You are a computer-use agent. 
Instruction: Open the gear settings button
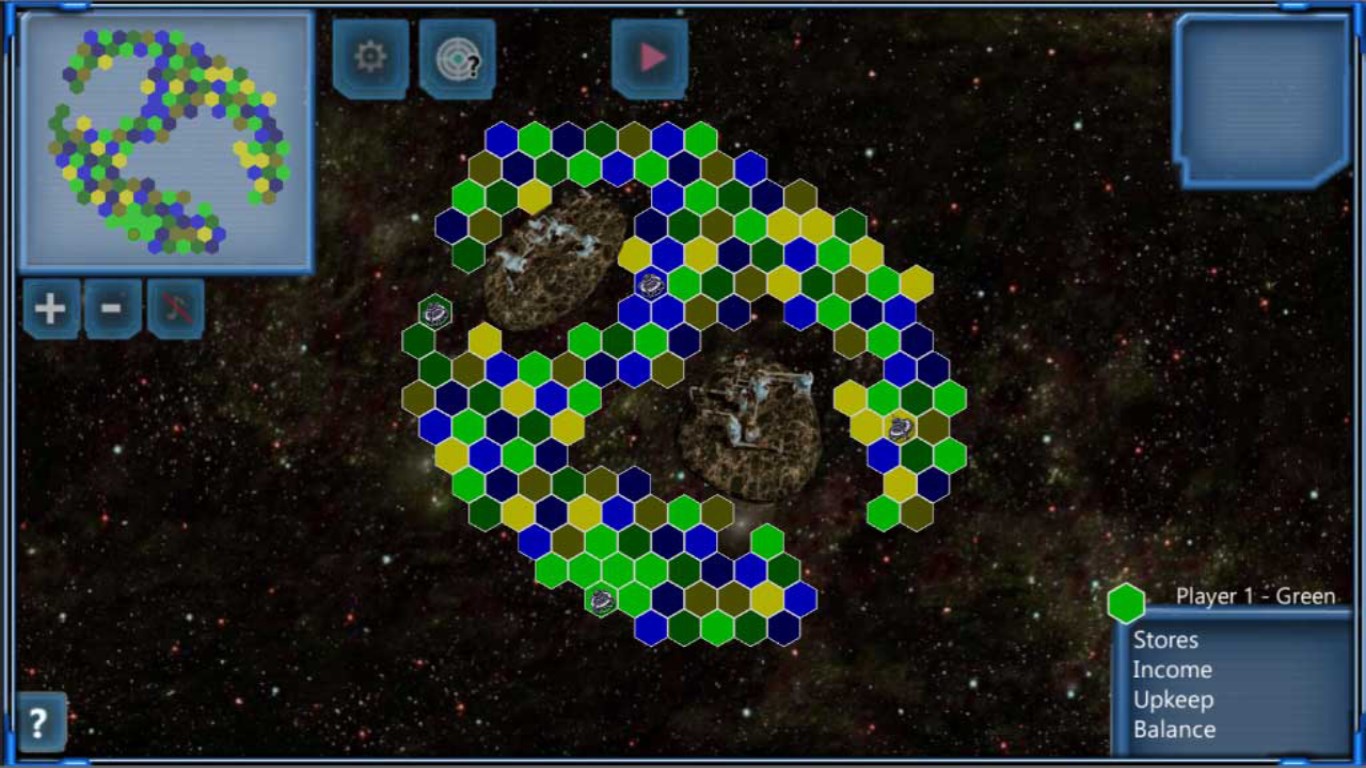[x=370, y=58]
